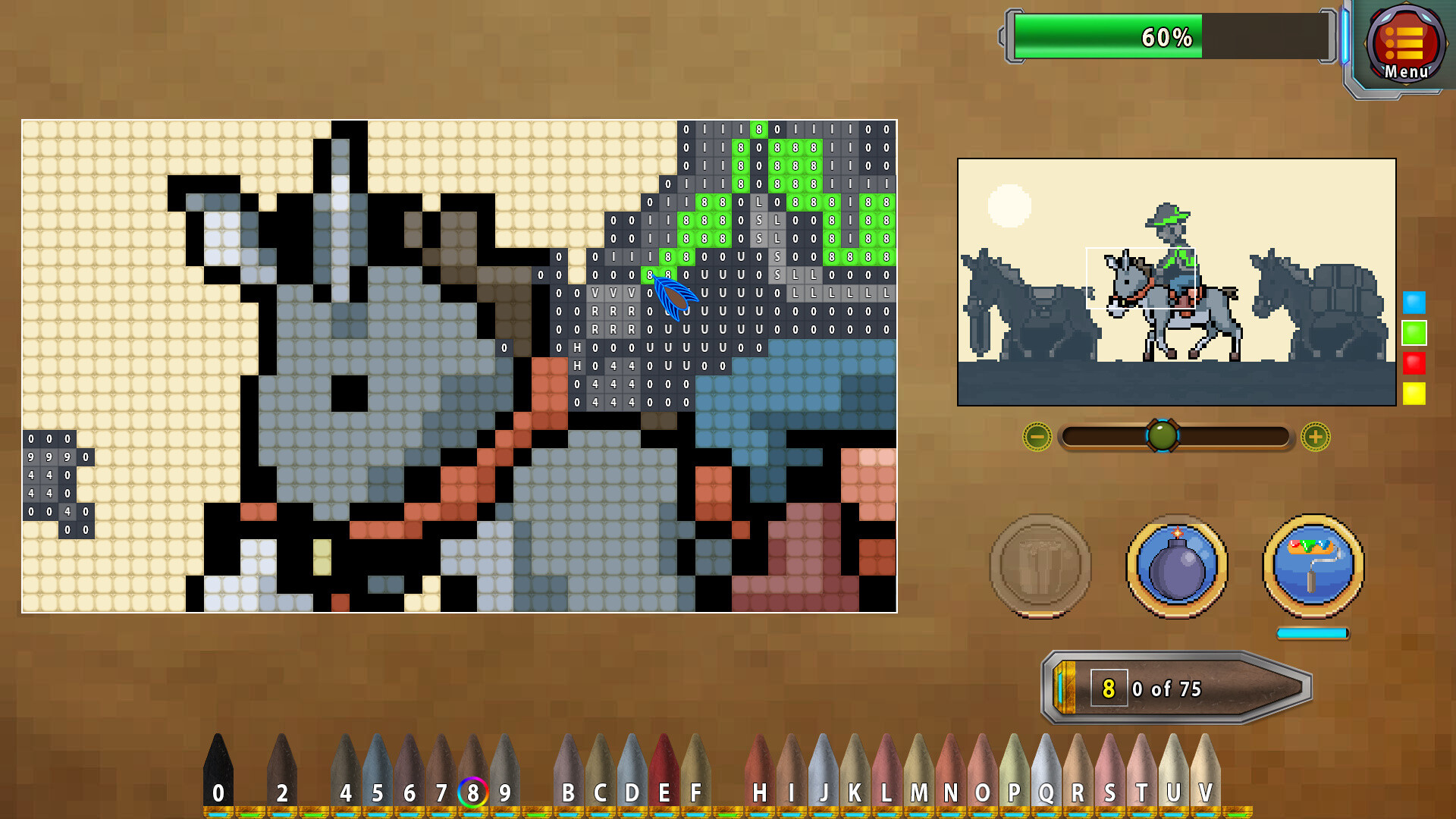Zoom out with the minus button
Screen dimensions: 1456x819
1039,436
